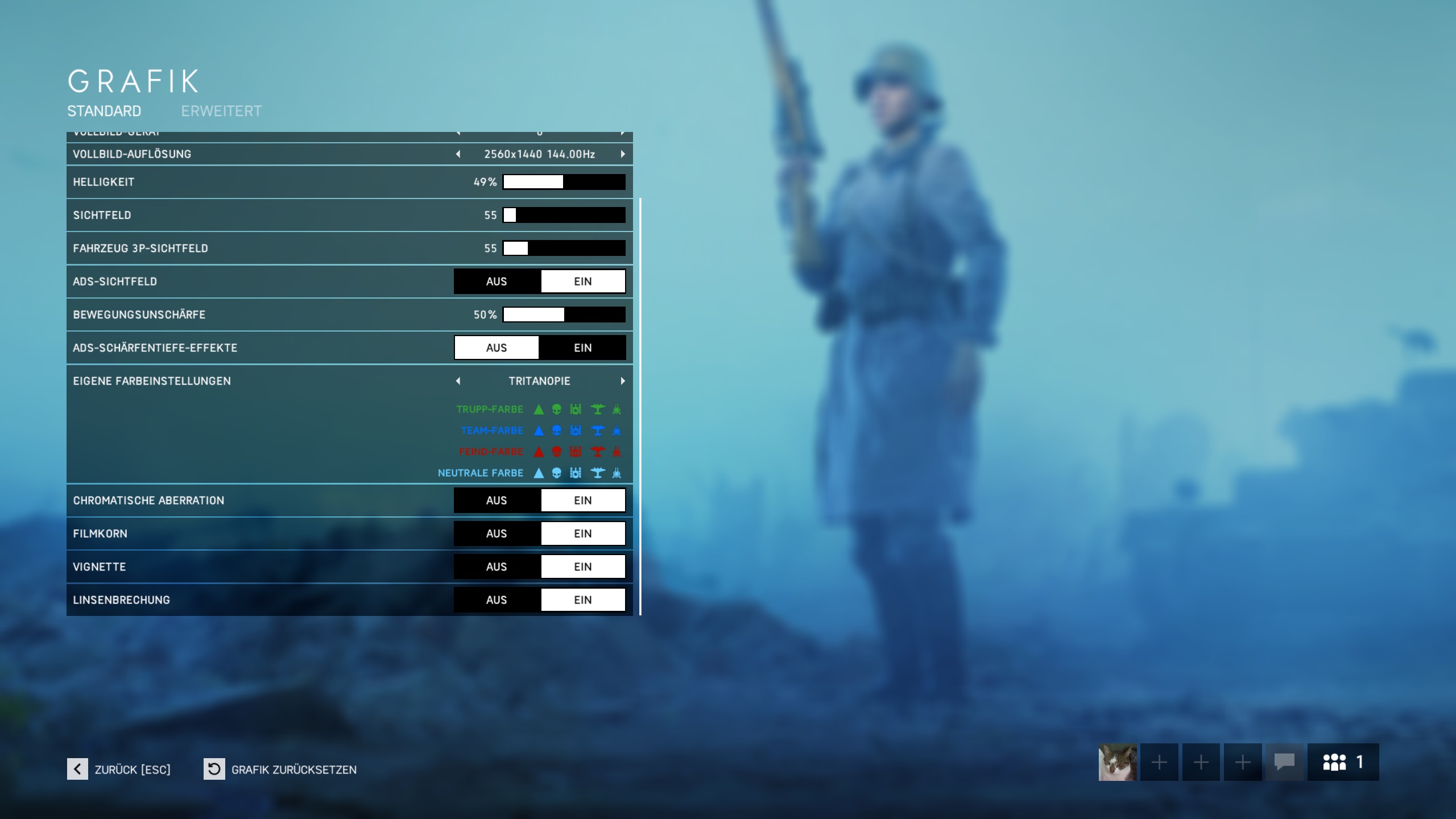
Task: Adjust the Helligkeit slider at 49%
Action: tap(563, 182)
